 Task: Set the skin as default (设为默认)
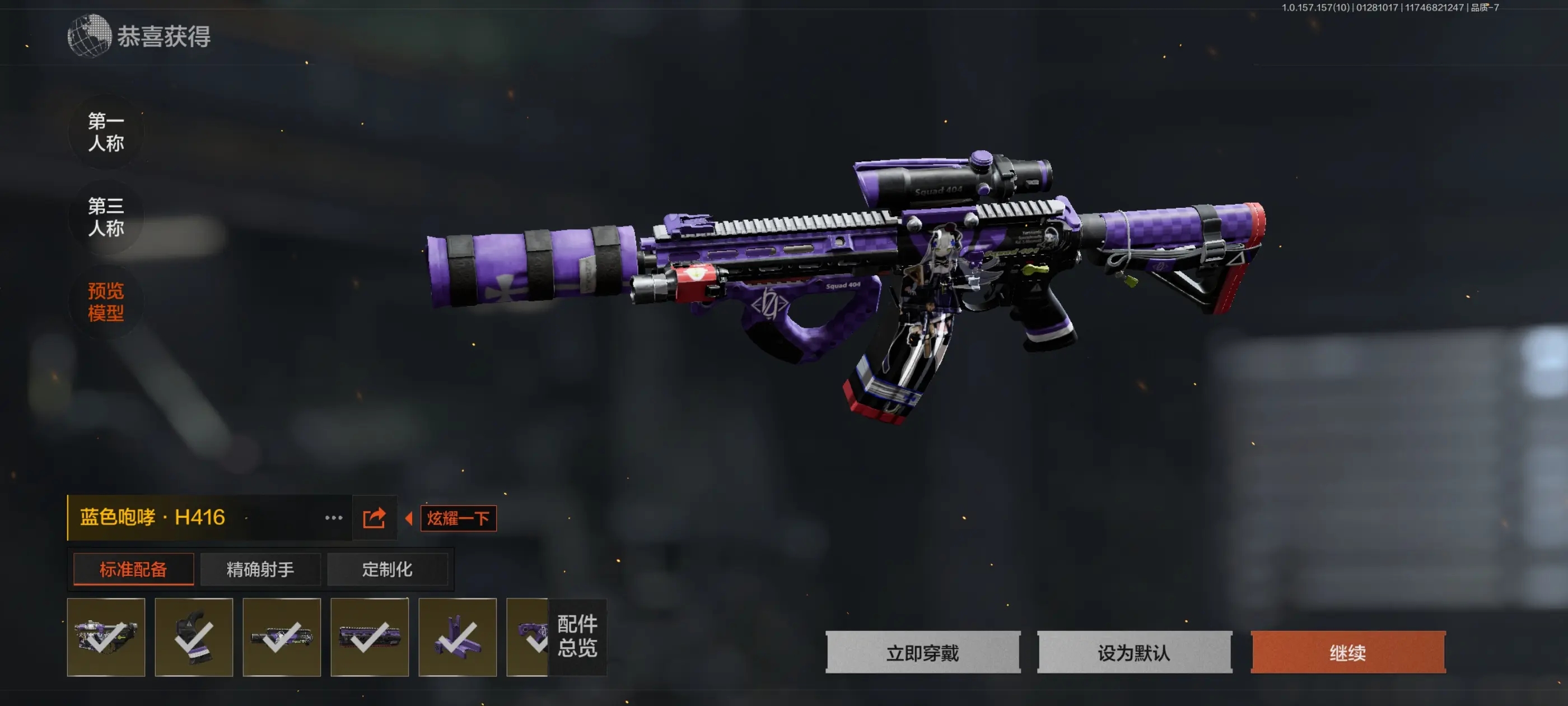1135,652
